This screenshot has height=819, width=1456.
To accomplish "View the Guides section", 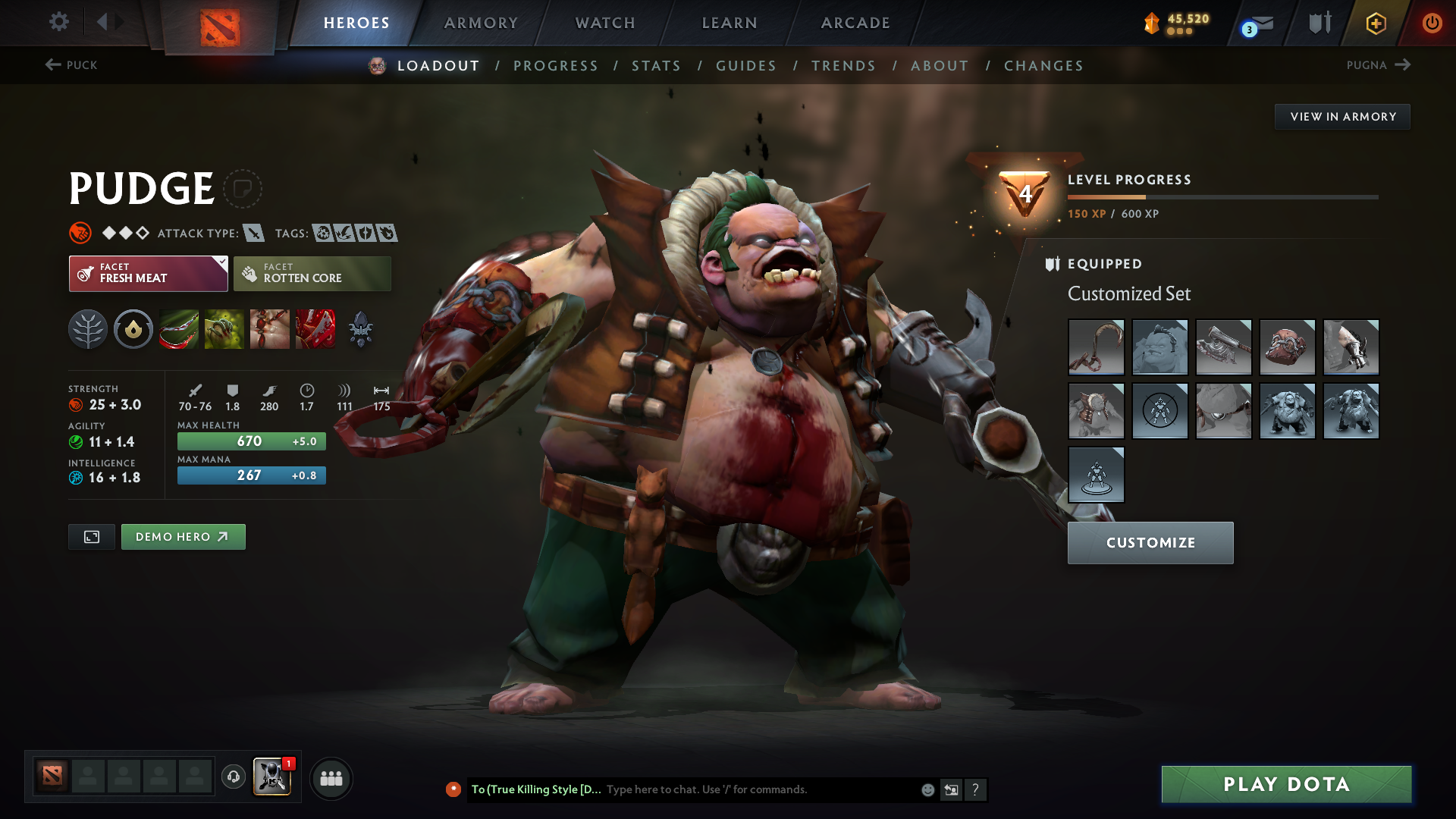I will [x=746, y=66].
